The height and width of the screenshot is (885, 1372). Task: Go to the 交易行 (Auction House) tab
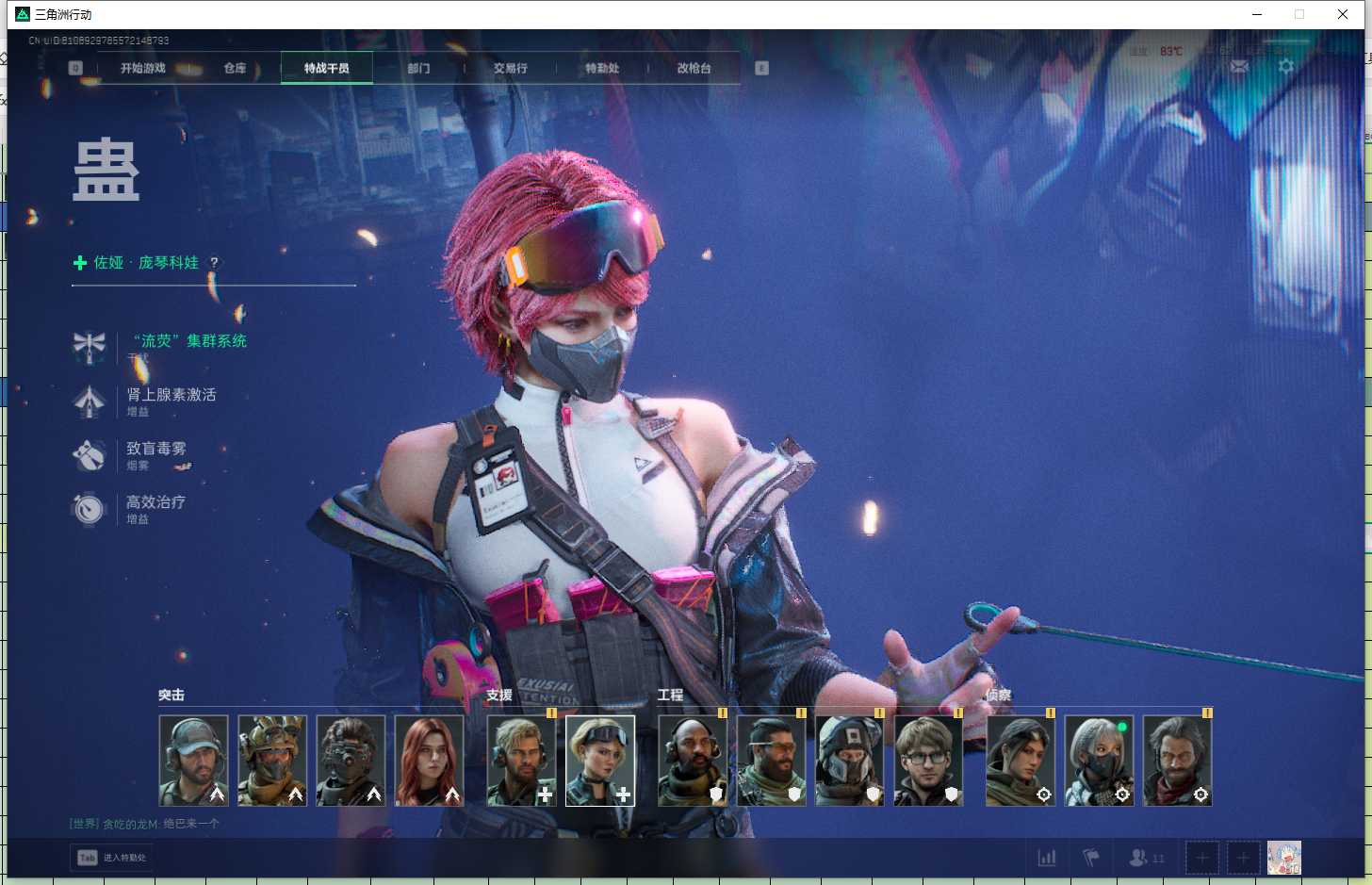pyautogui.click(x=510, y=68)
